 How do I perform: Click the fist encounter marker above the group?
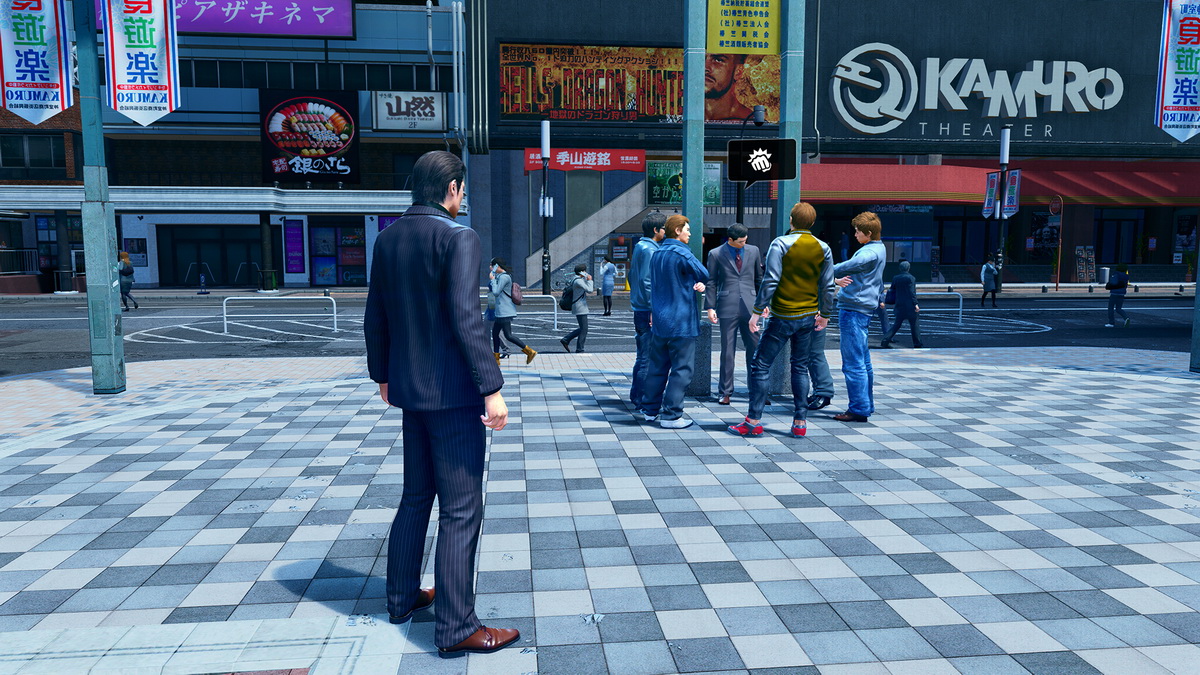click(x=761, y=160)
